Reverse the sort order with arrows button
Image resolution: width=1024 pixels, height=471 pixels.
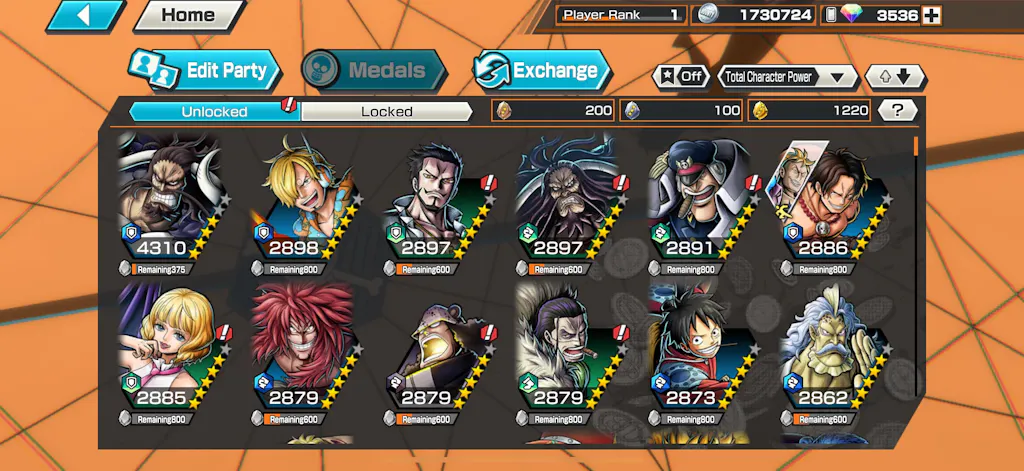click(x=896, y=76)
